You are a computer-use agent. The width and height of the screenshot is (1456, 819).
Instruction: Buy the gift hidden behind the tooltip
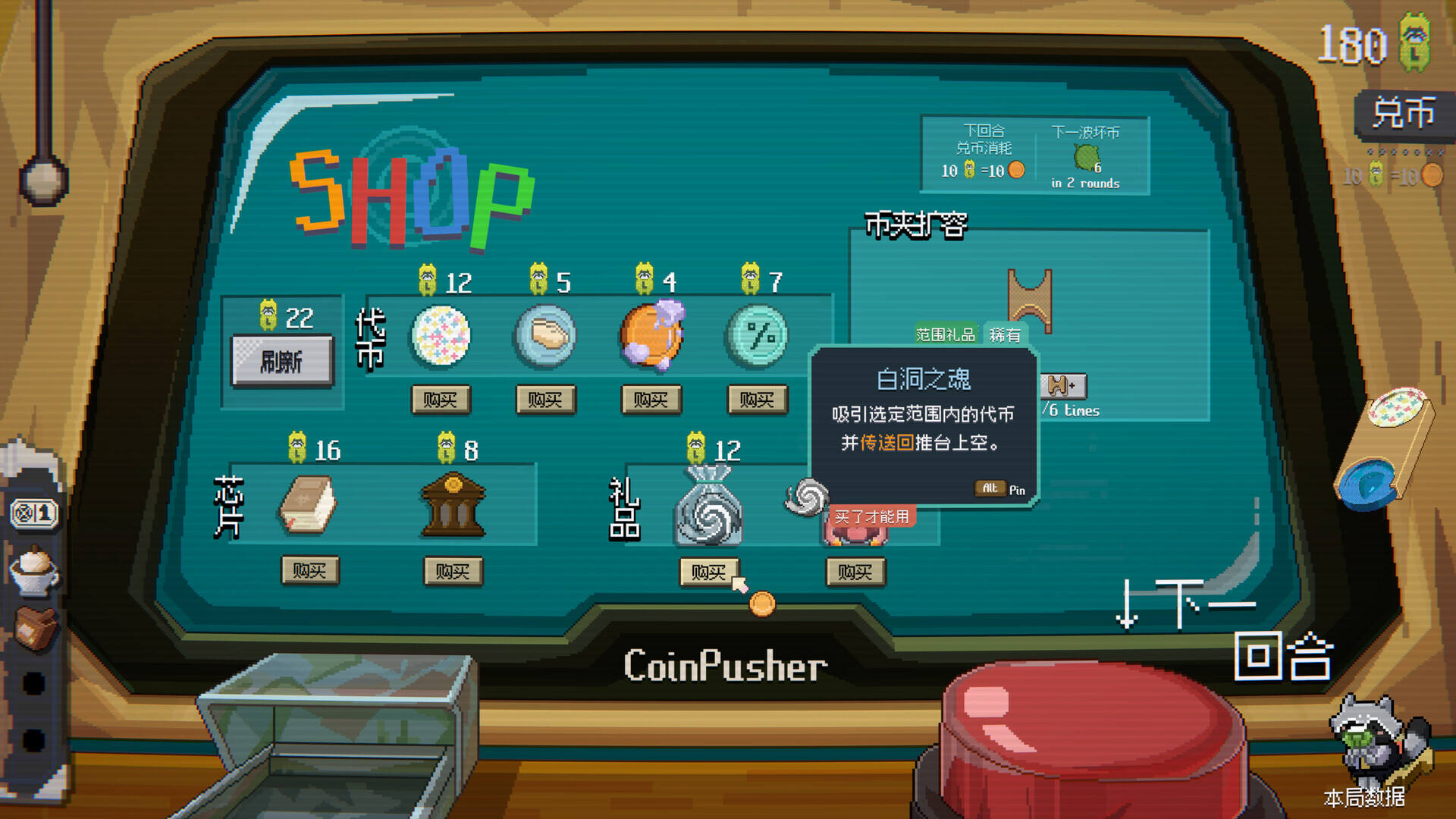click(x=855, y=572)
